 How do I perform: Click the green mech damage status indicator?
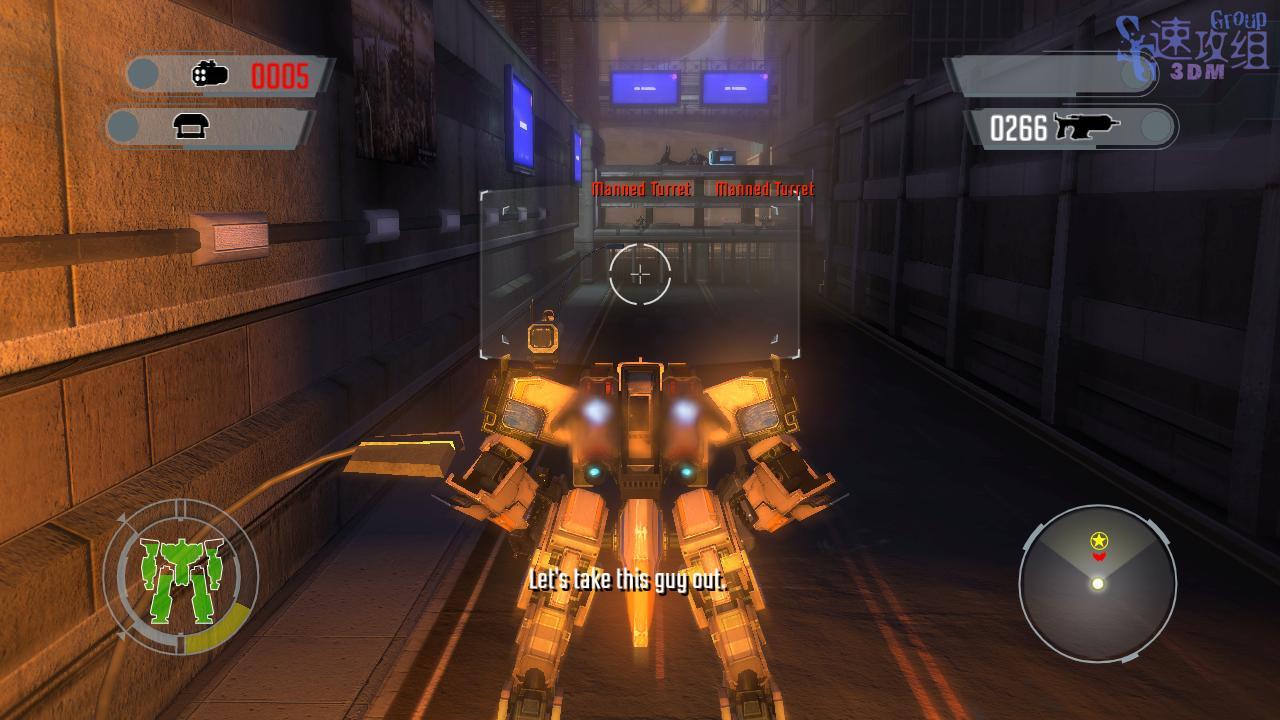pos(180,578)
